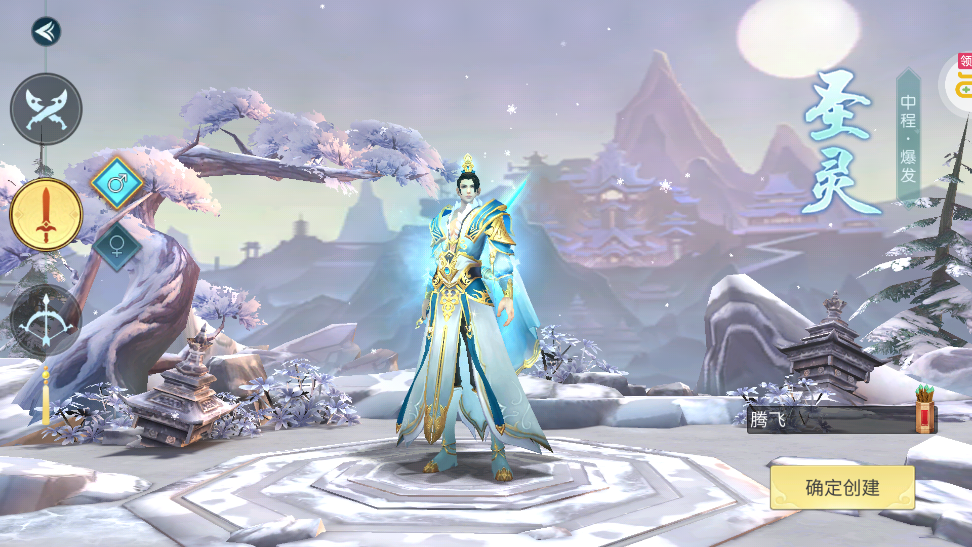Switch to the female gender symbol
The width and height of the screenshot is (972, 547).
click(116, 246)
